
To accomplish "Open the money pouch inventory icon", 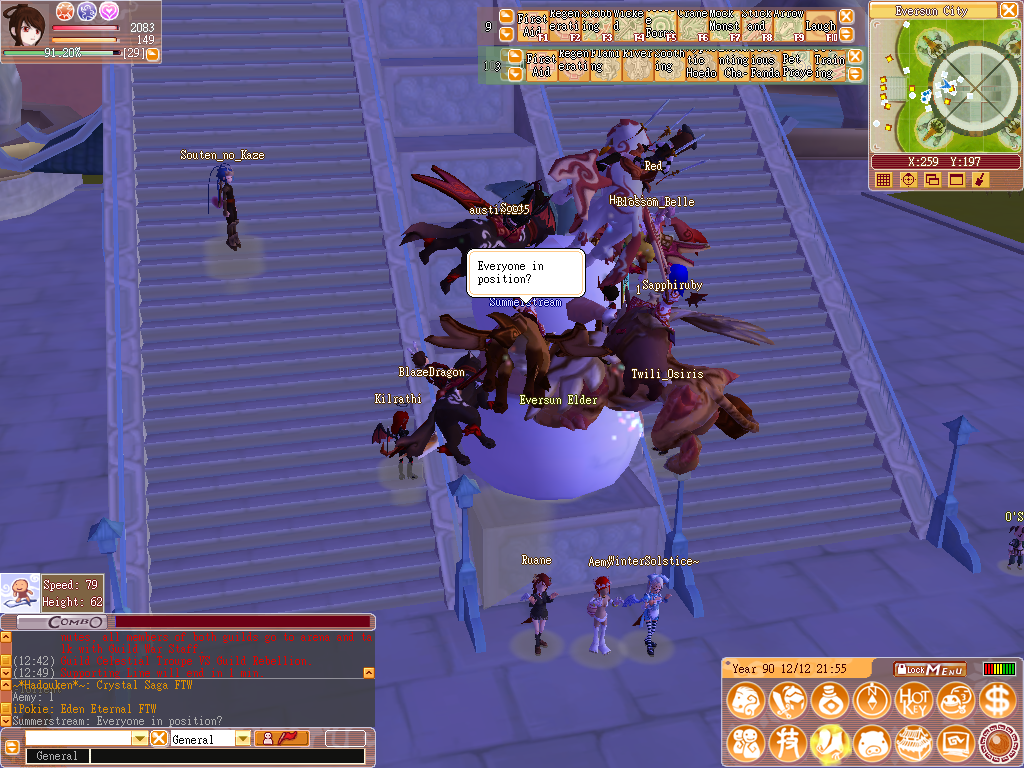I will click(x=829, y=700).
